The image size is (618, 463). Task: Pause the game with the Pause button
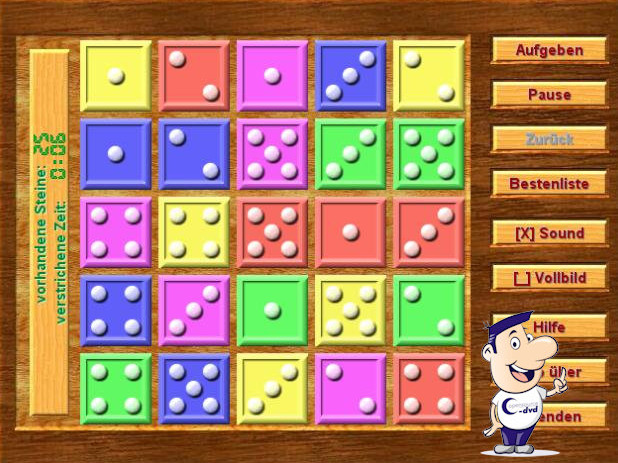coord(549,95)
